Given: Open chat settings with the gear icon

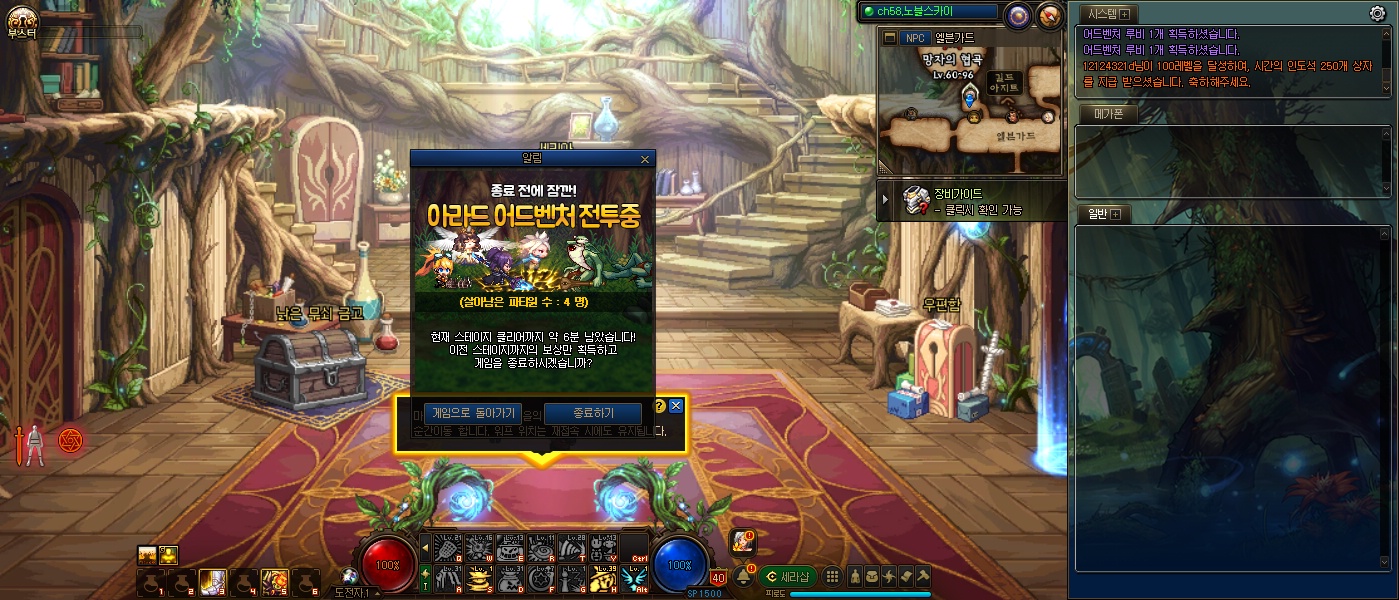Looking at the screenshot, I should pos(1377,13).
